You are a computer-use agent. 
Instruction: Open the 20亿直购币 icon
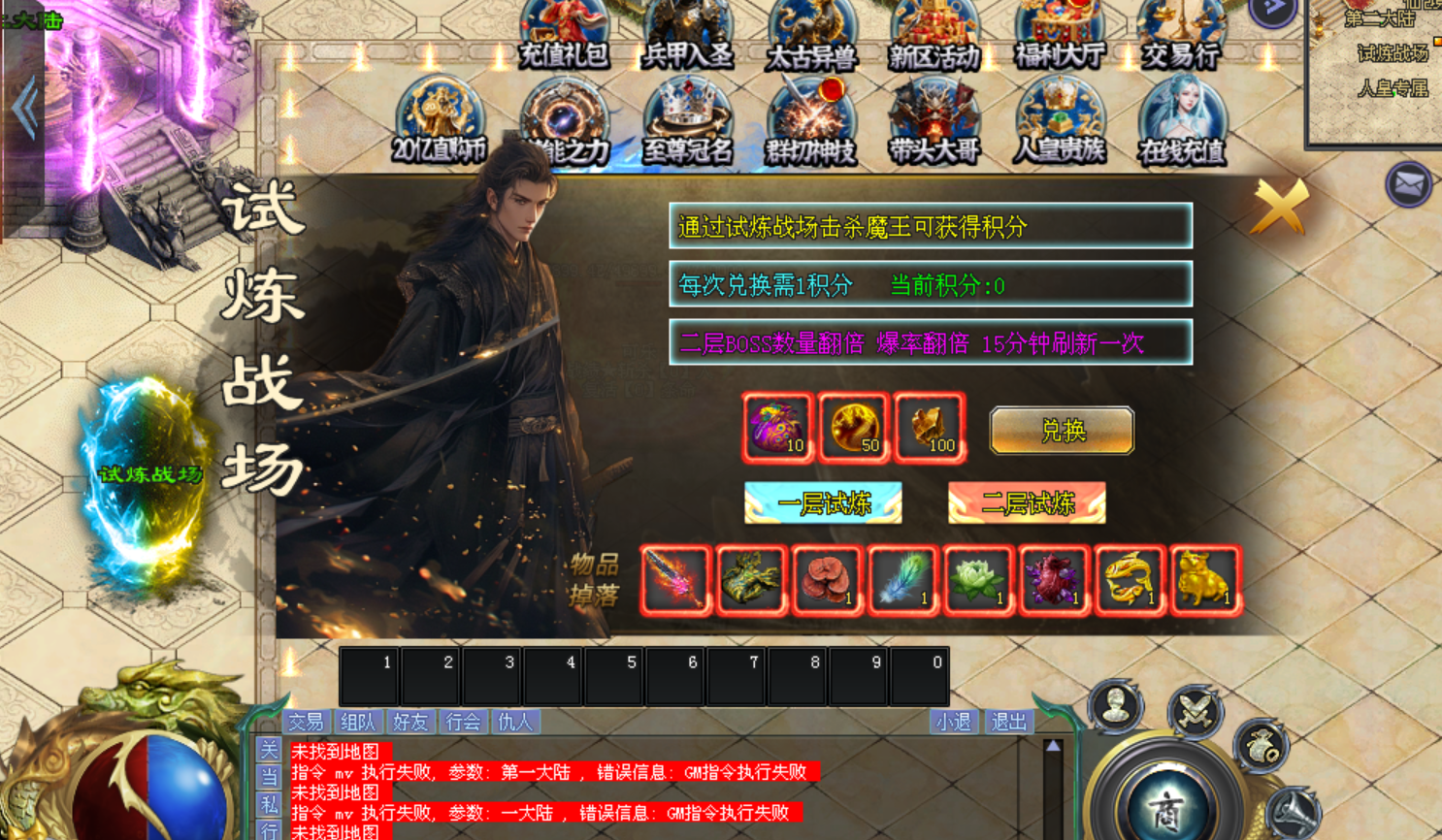click(440, 121)
